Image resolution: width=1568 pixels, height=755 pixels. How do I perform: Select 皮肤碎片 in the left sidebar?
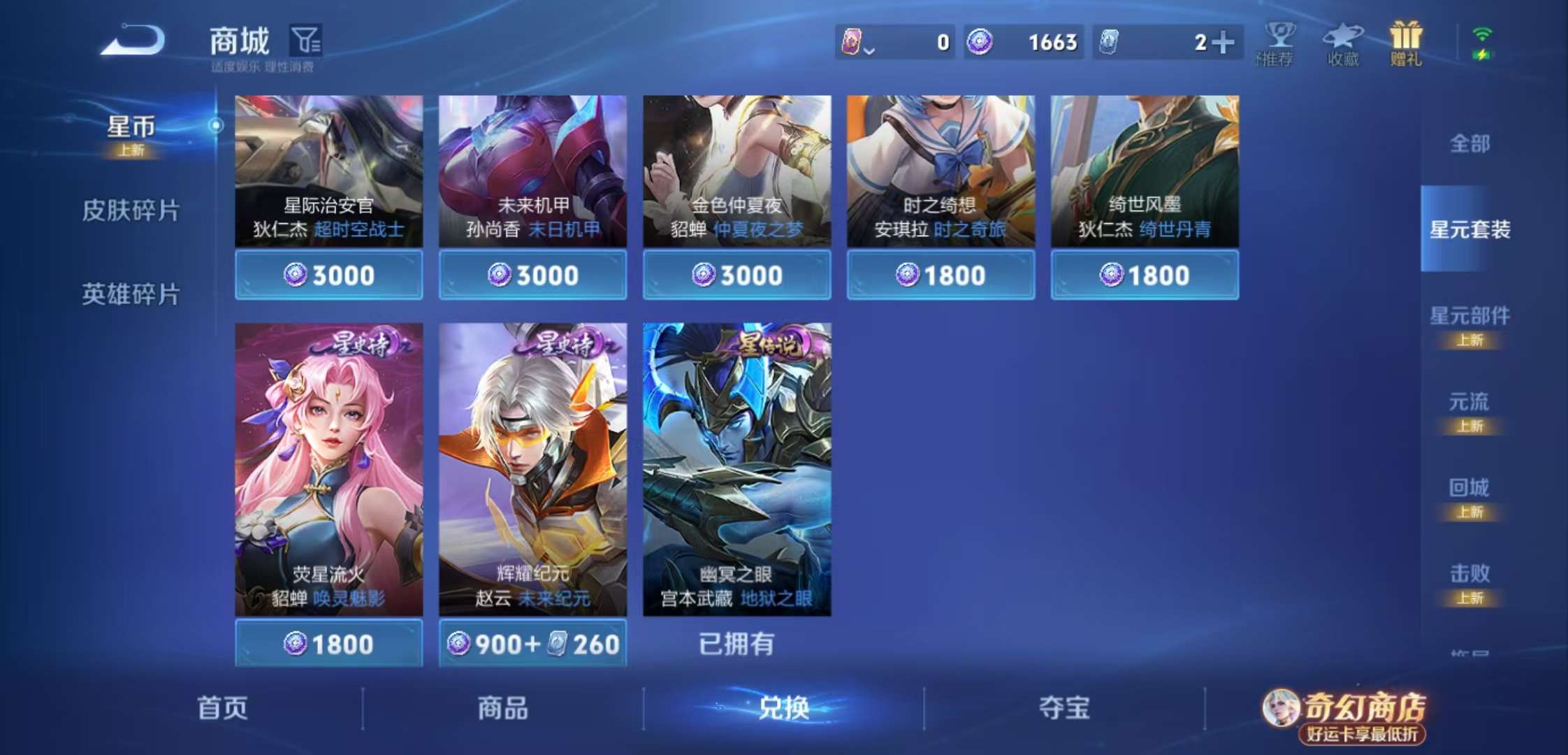pos(130,209)
